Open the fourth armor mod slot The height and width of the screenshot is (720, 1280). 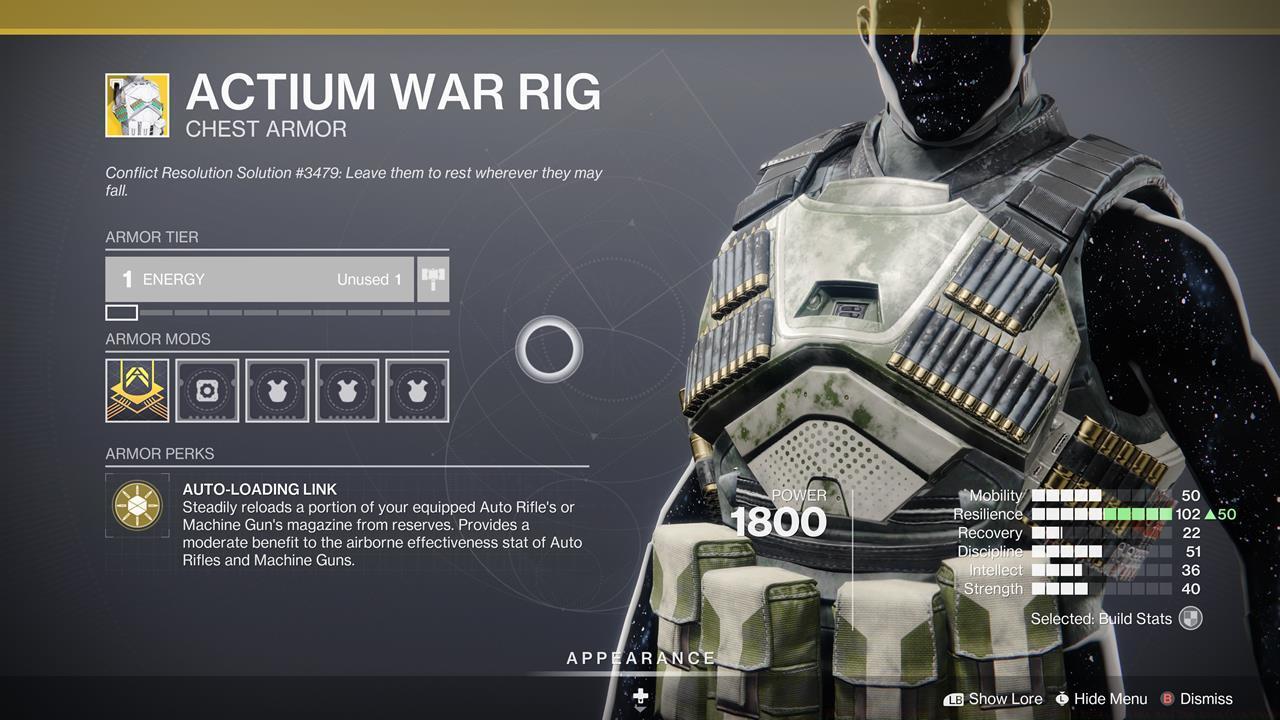click(x=347, y=390)
